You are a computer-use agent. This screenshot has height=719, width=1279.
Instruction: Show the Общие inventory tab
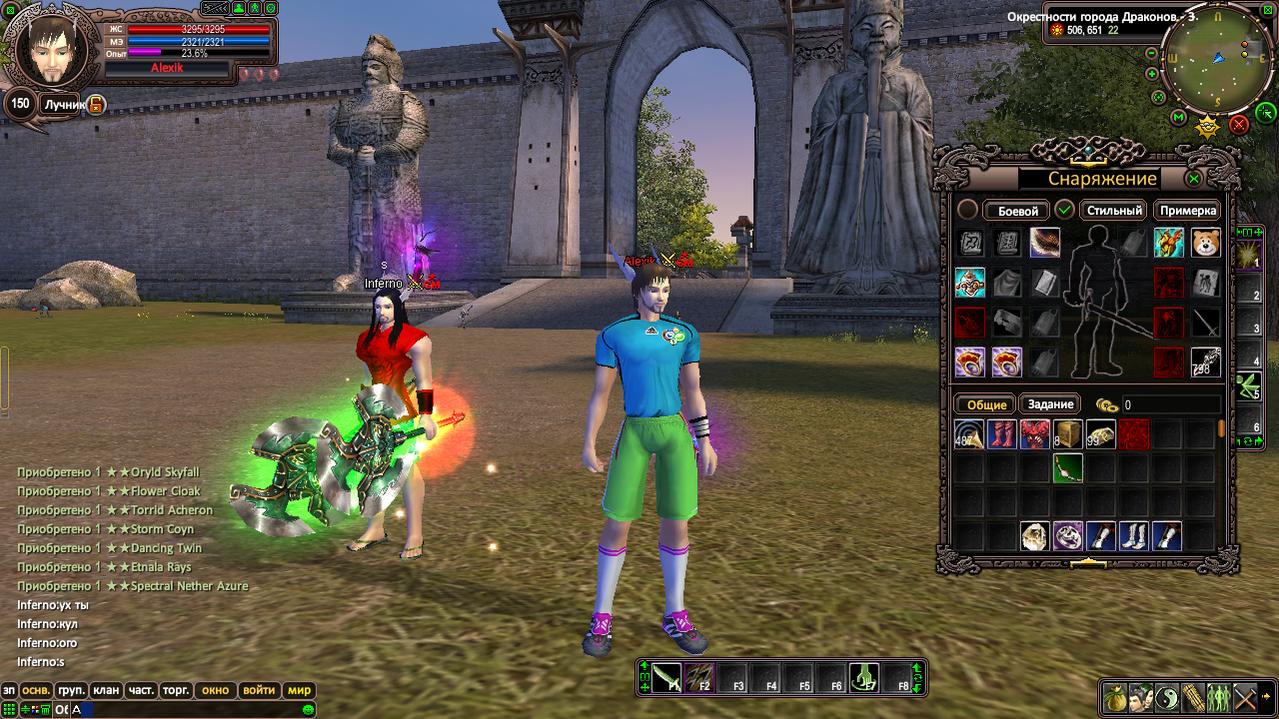pos(984,405)
